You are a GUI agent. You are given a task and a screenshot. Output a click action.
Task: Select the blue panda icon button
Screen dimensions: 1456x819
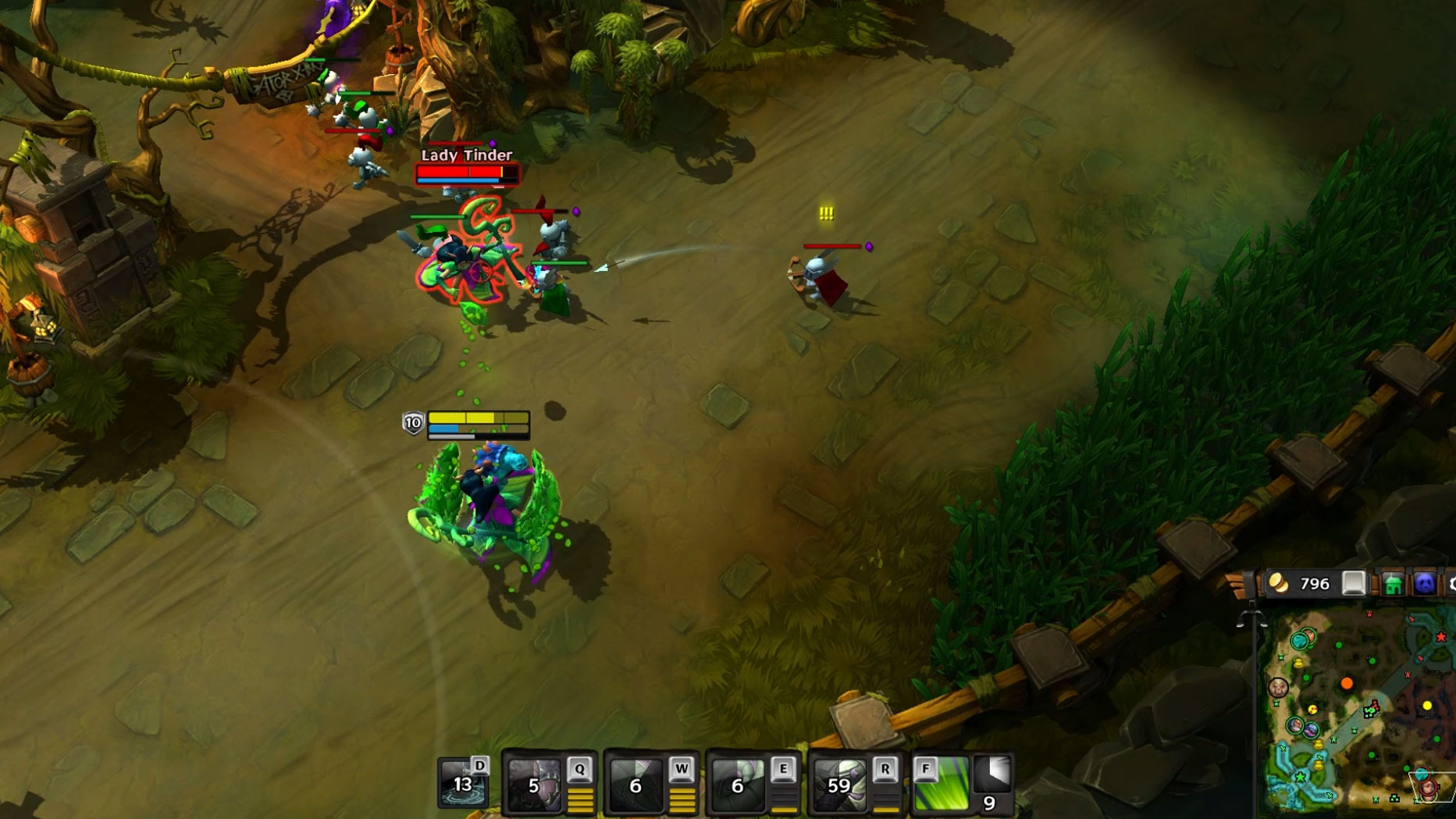(x=1424, y=584)
